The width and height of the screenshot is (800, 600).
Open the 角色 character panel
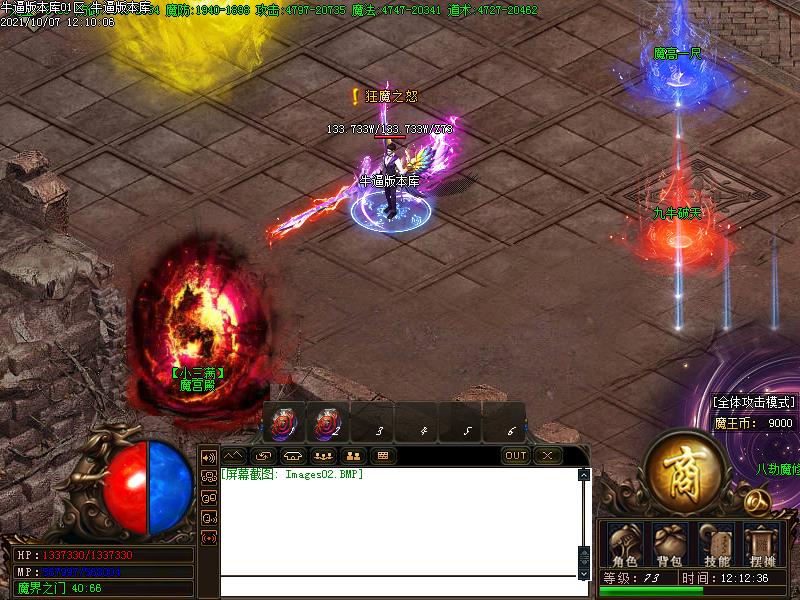point(625,544)
